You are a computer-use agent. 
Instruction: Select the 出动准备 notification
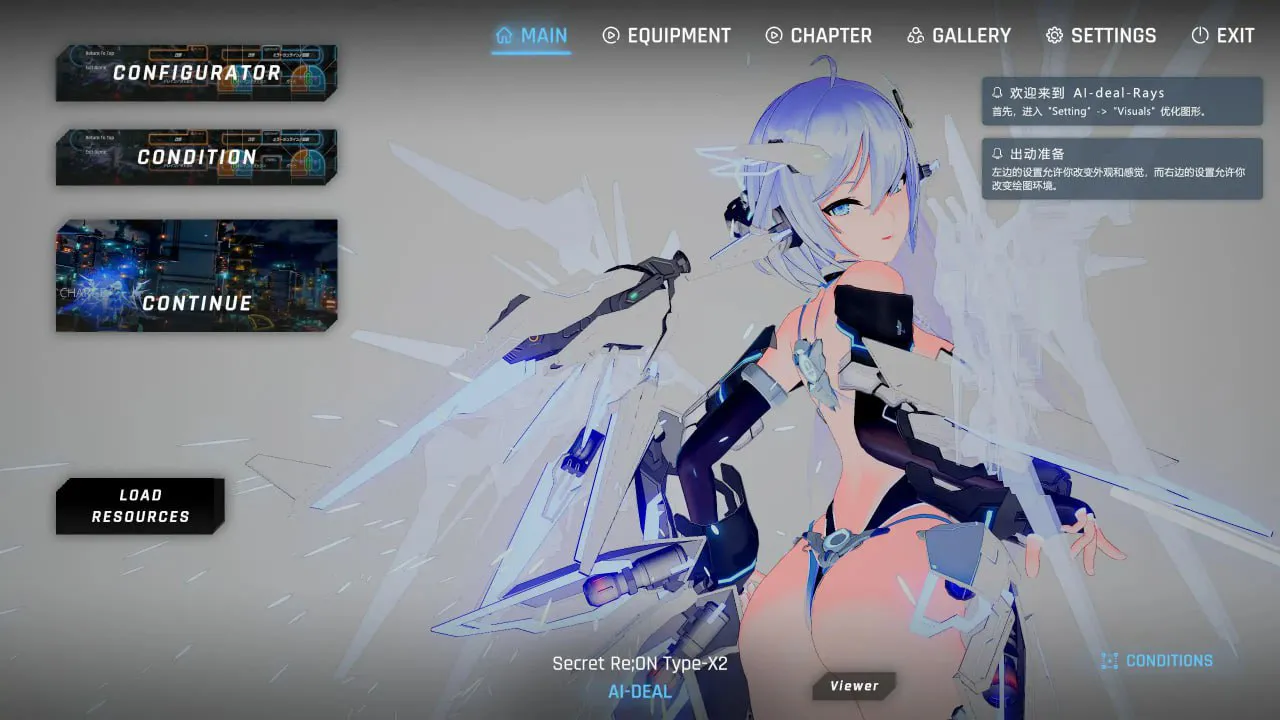click(1122, 169)
